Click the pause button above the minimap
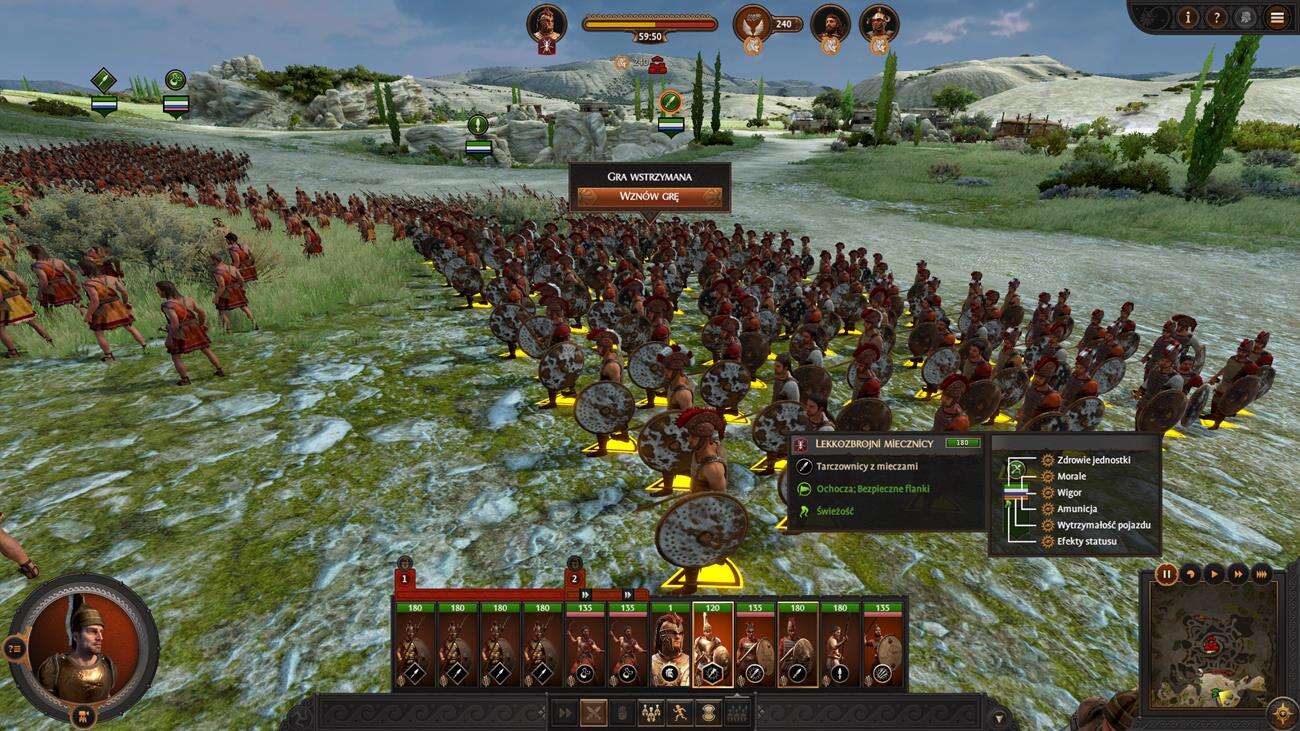1300x731 pixels. [1166, 574]
